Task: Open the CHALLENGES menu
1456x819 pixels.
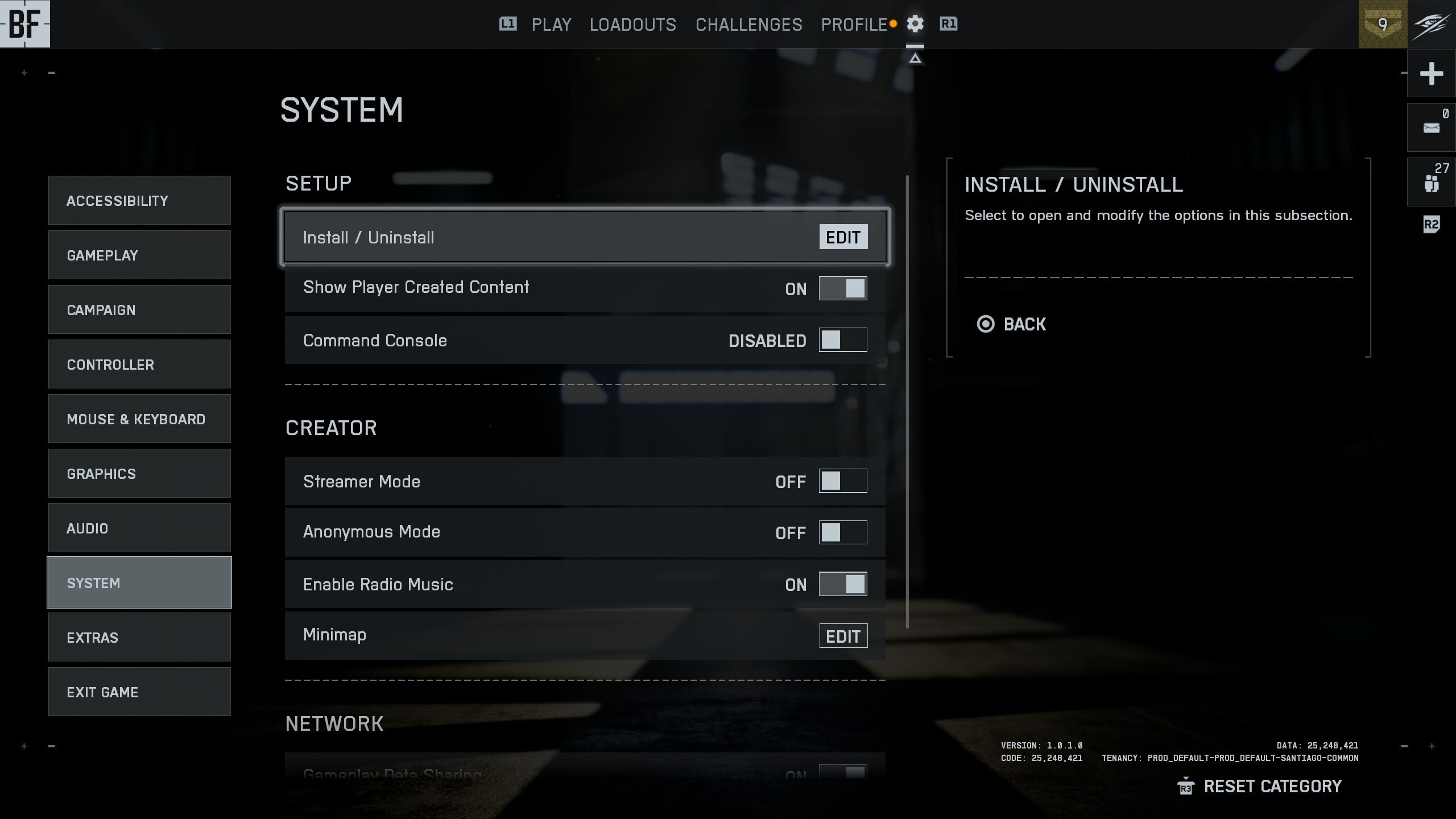Action: click(x=748, y=24)
